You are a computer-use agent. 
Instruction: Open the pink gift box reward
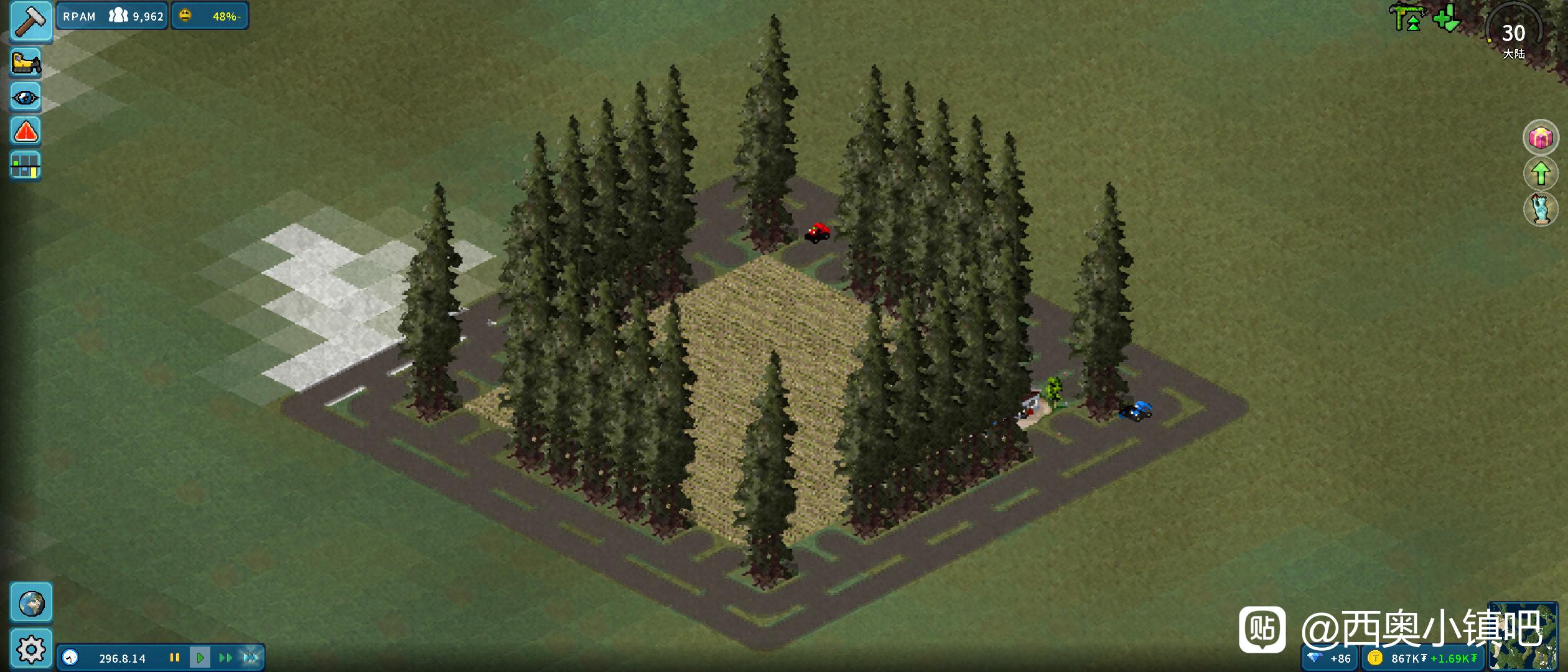click(1541, 138)
